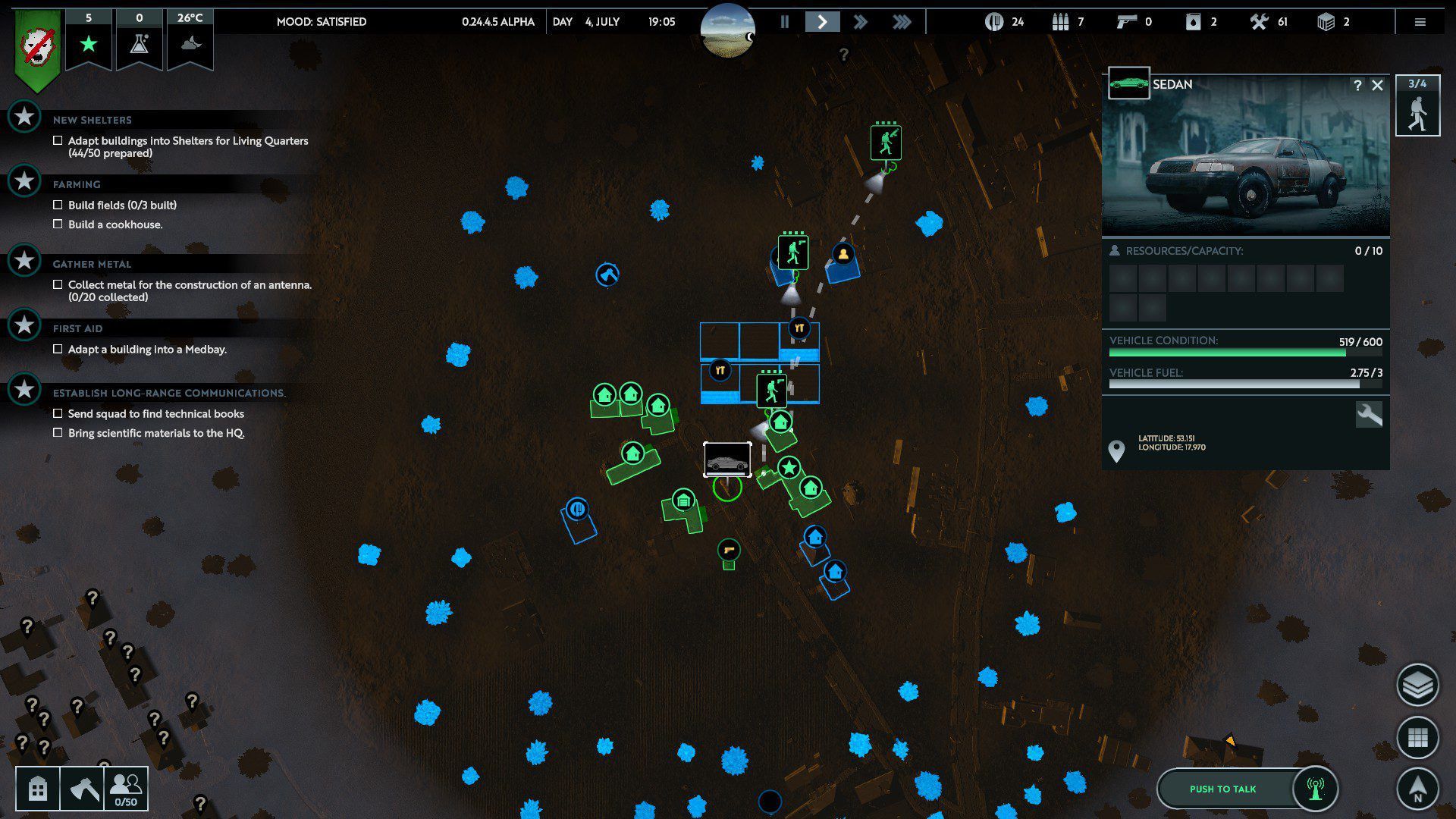Check the Build fields quest checkbox
The width and height of the screenshot is (1456, 819).
click(x=58, y=205)
